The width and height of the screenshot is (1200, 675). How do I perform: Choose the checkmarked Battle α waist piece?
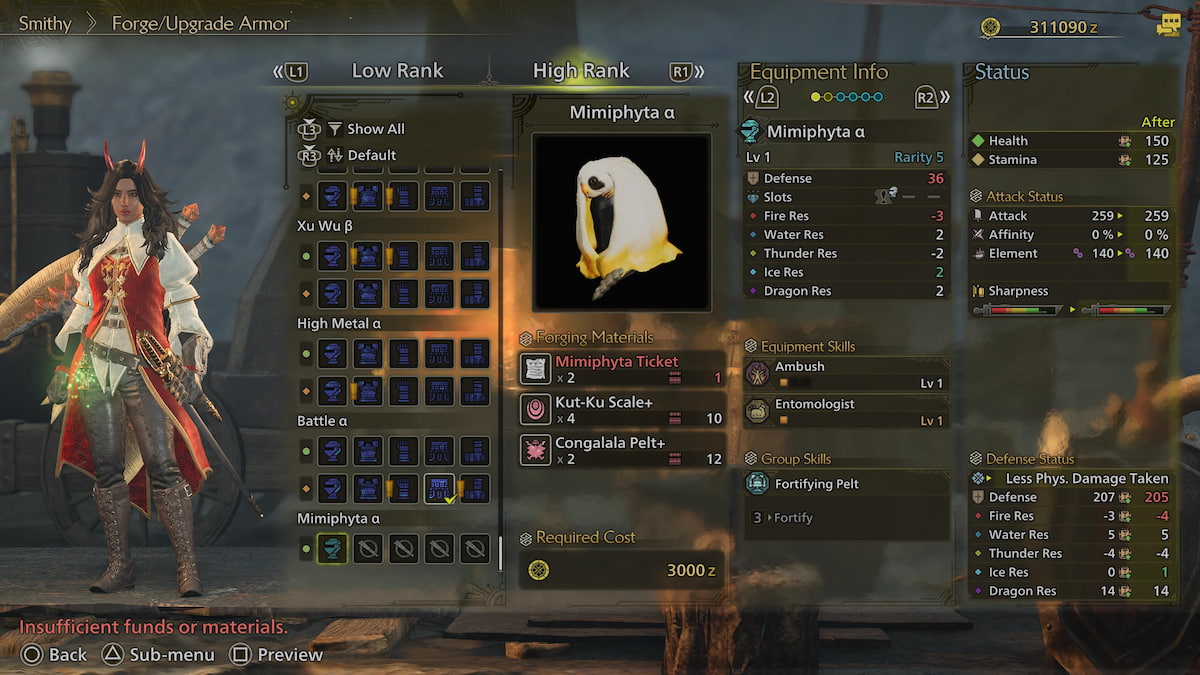tap(439, 488)
